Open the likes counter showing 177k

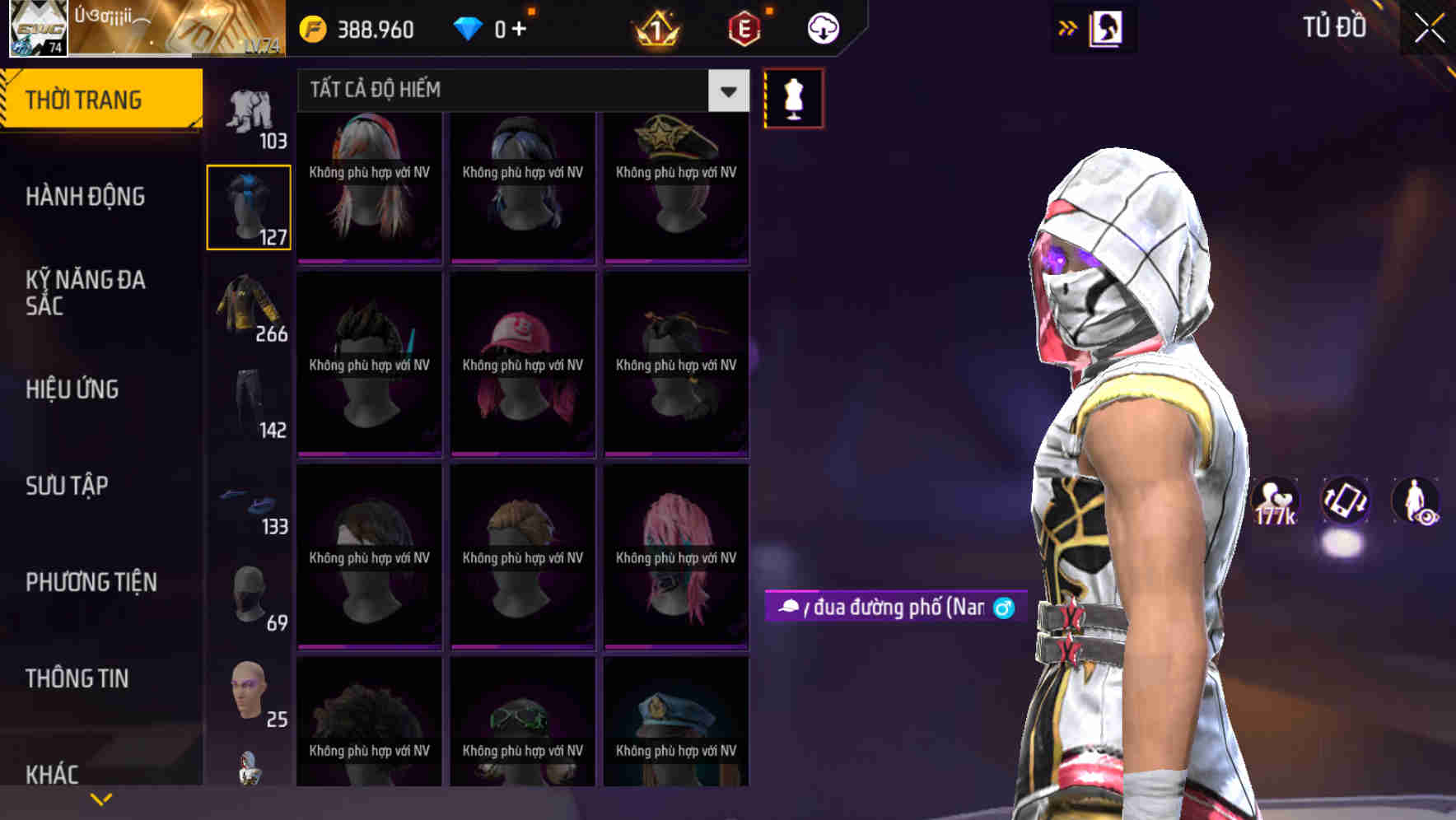(x=1275, y=501)
